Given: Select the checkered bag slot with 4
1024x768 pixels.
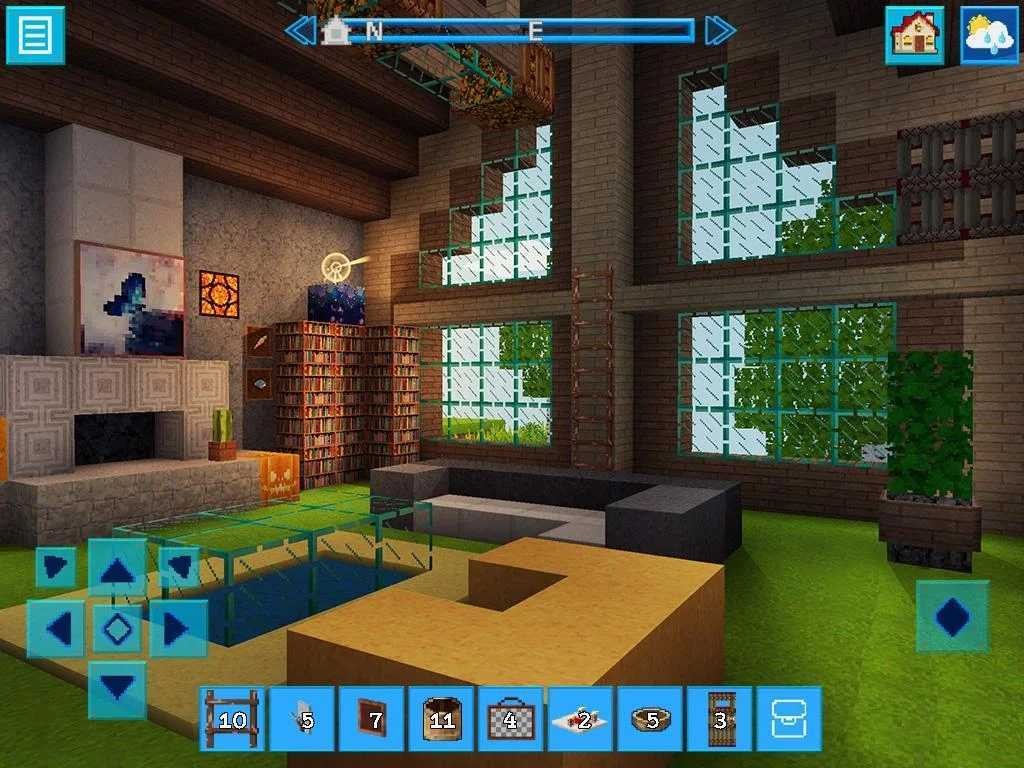Looking at the screenshot, I should (x=511, y=718).
